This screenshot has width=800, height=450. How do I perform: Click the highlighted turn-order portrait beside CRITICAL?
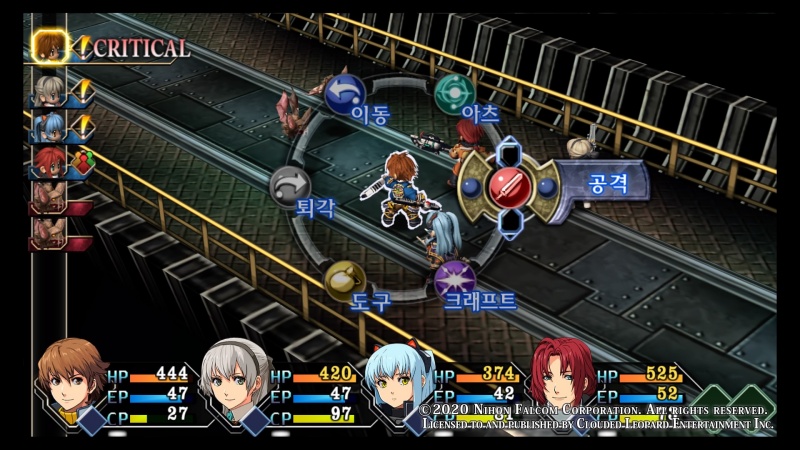(x=50, y=45)
